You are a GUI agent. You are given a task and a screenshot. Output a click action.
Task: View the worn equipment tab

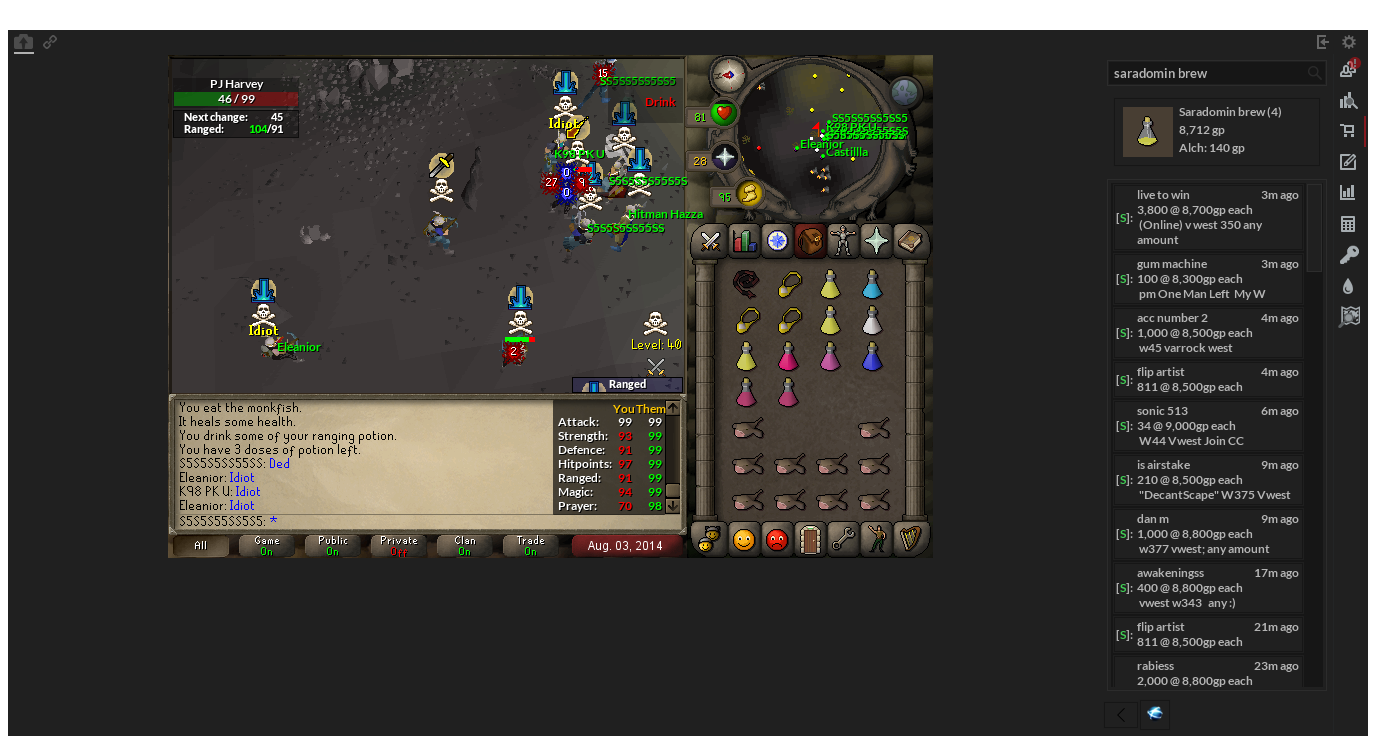843,242
